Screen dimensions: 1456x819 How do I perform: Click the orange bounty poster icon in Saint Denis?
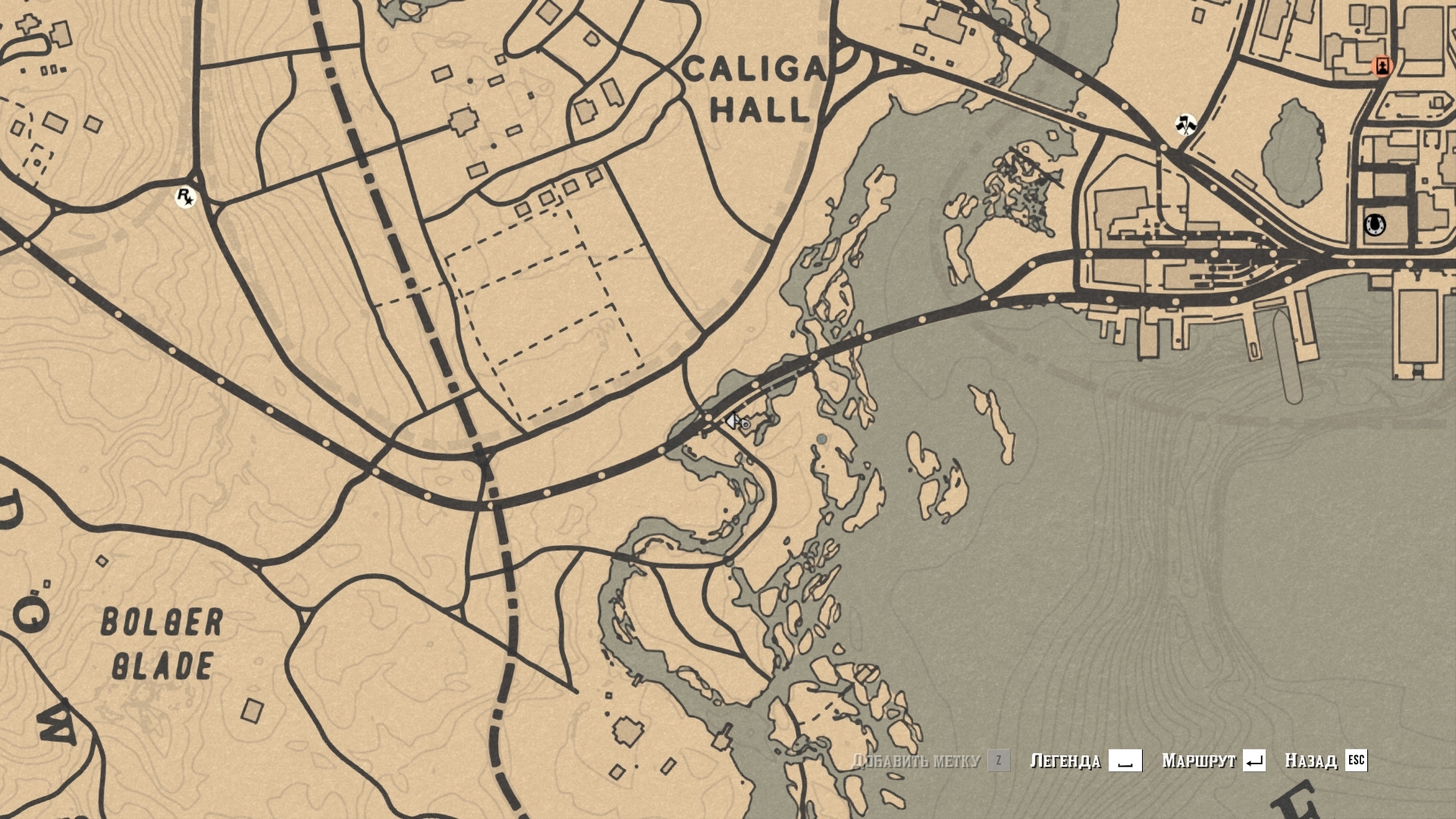coord(1384,67)
